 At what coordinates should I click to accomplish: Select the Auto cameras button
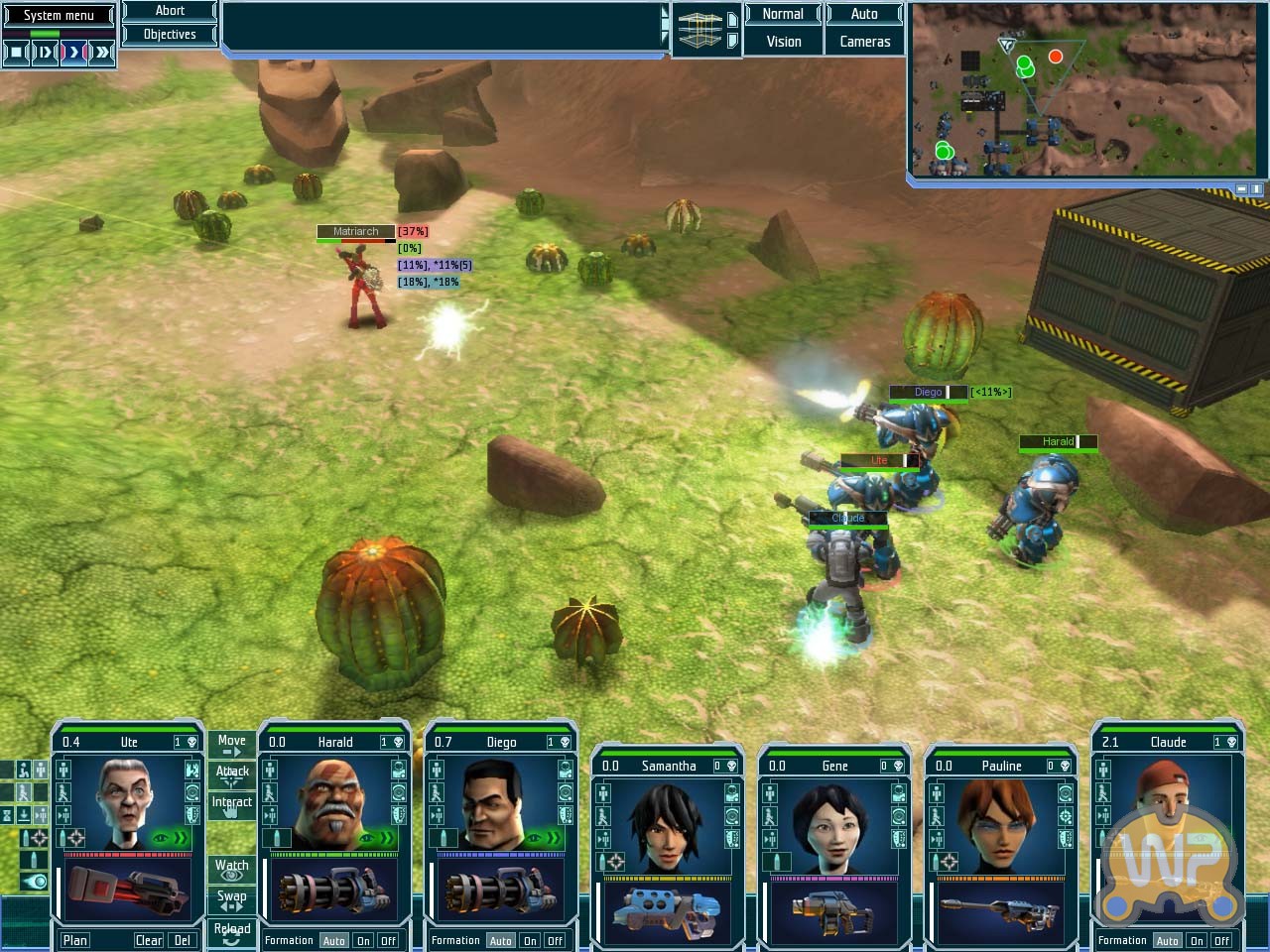(x=864, y=14)
